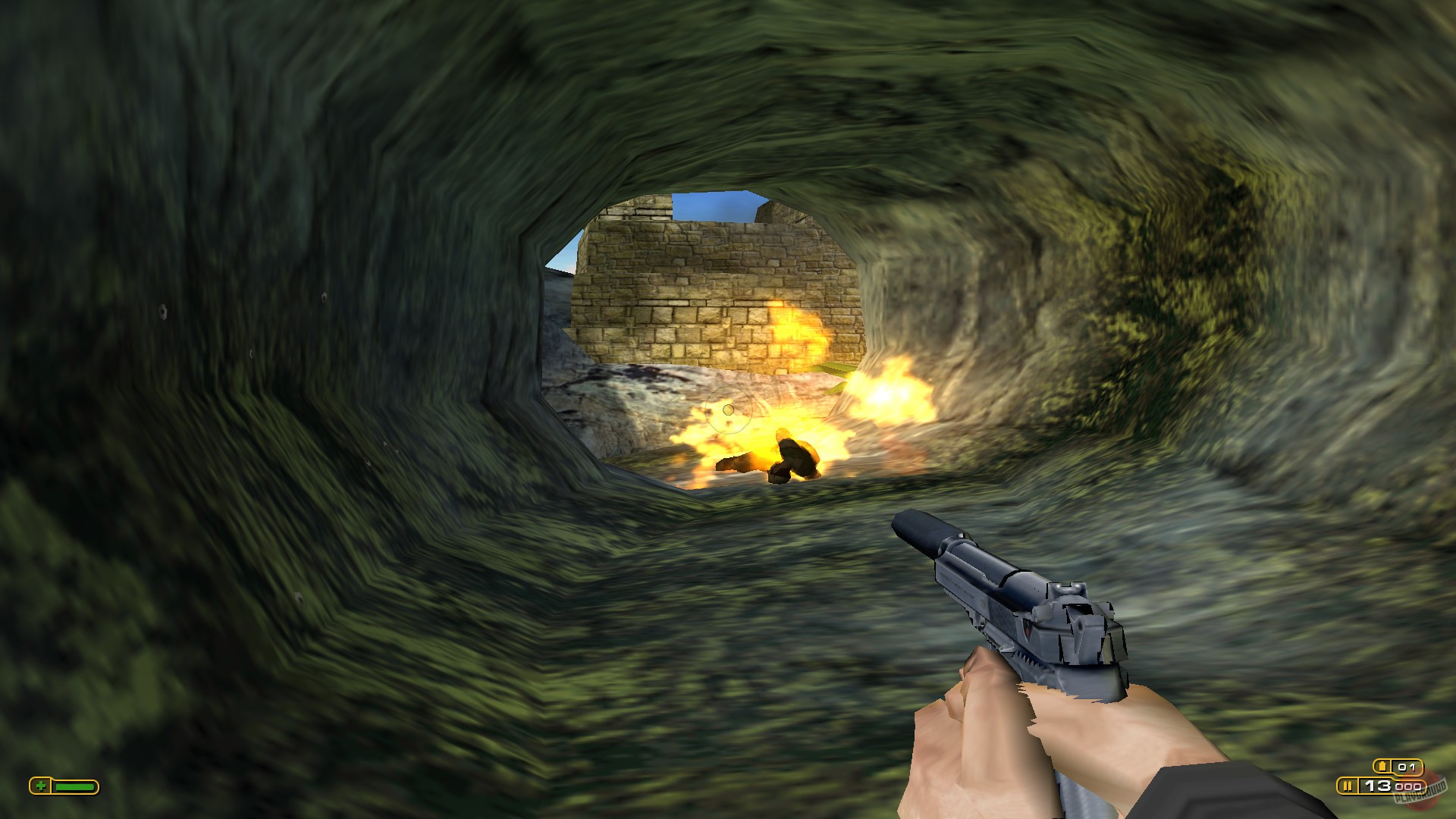Expand the ammo counter showing 13
Viewport: 1456px width, 819px height.
(1379, 786)
